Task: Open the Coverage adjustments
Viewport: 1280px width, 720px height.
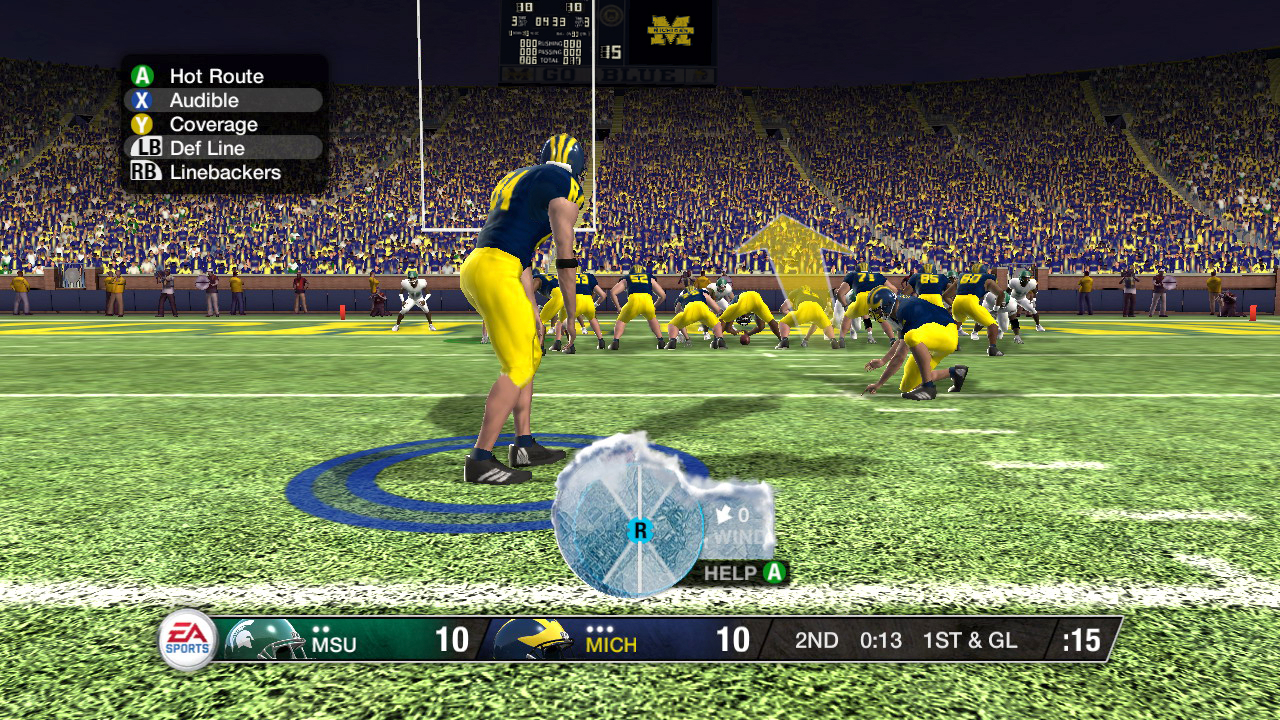Action: (213, 125)
